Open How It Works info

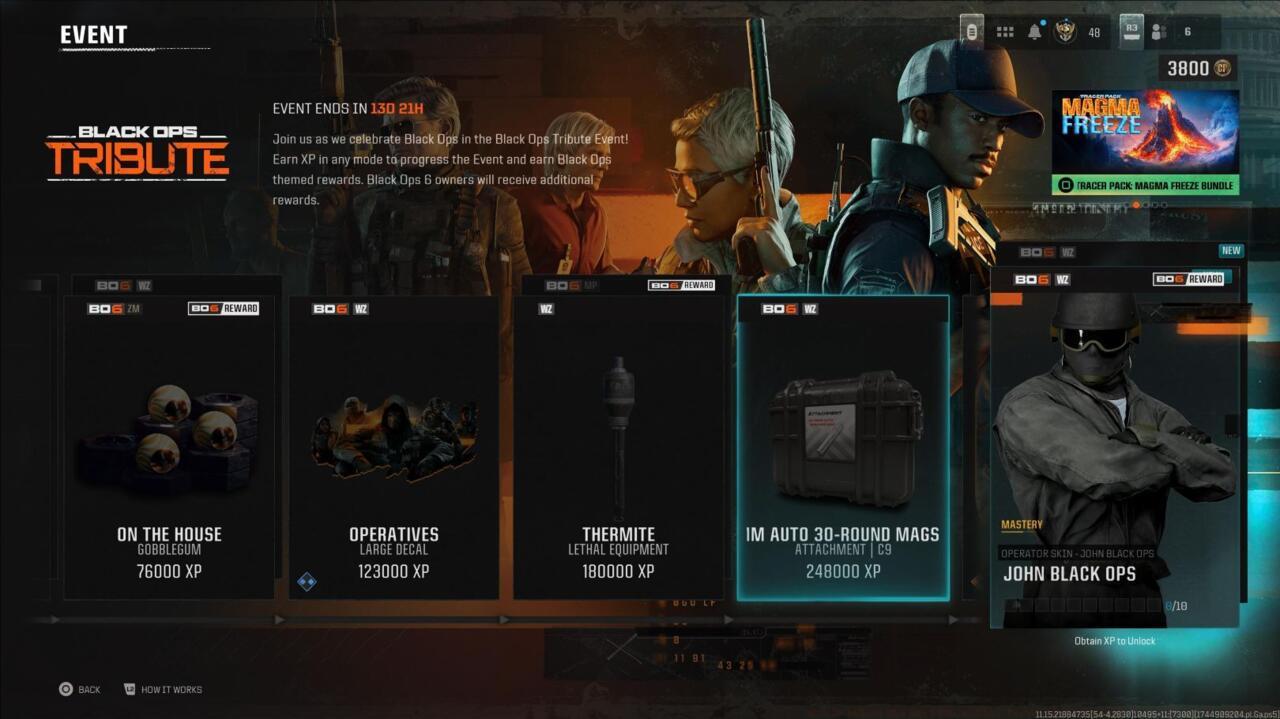click(x=162, y=690)
